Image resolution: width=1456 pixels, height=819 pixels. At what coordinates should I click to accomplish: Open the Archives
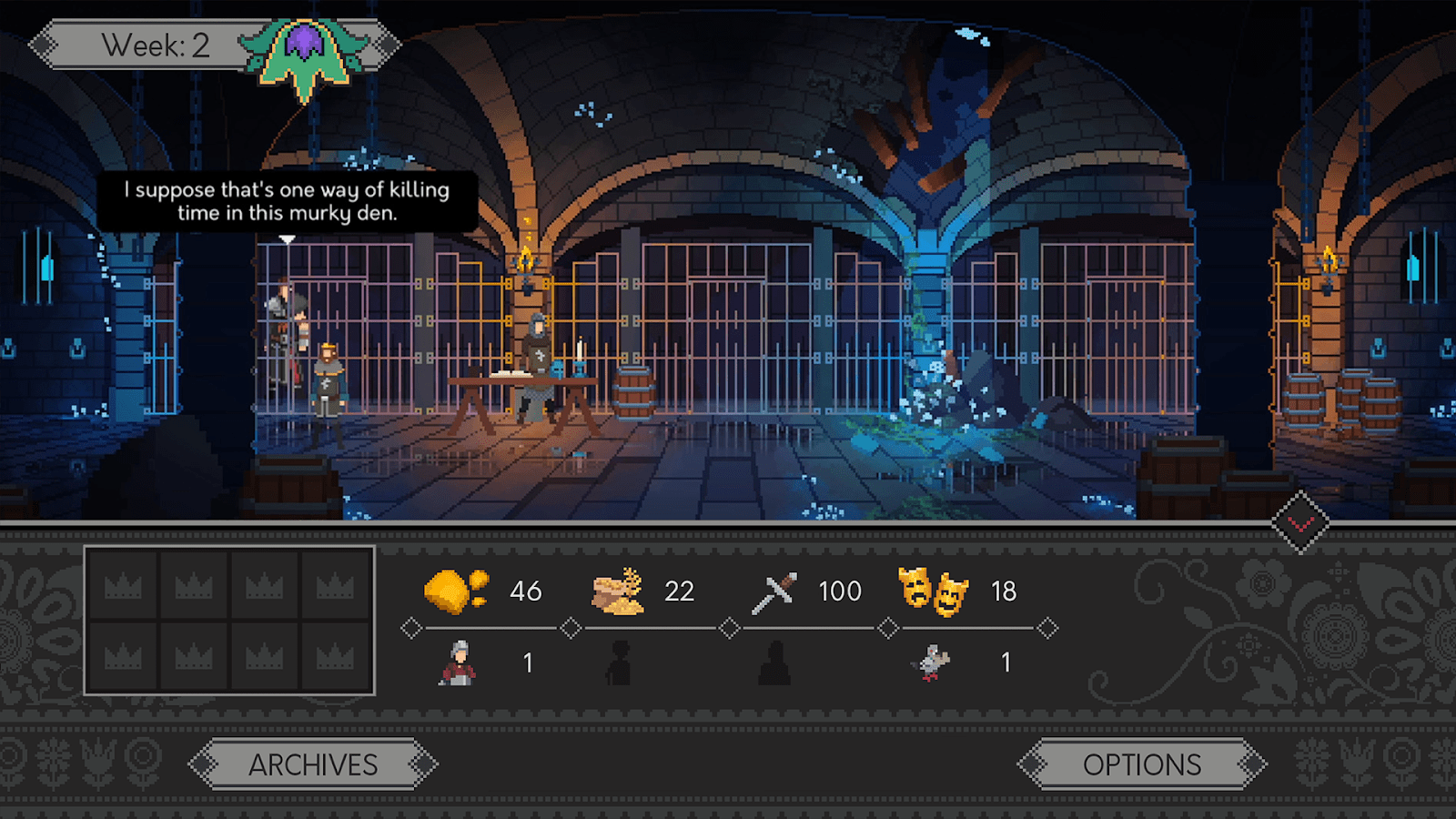[x=315, y=765]
